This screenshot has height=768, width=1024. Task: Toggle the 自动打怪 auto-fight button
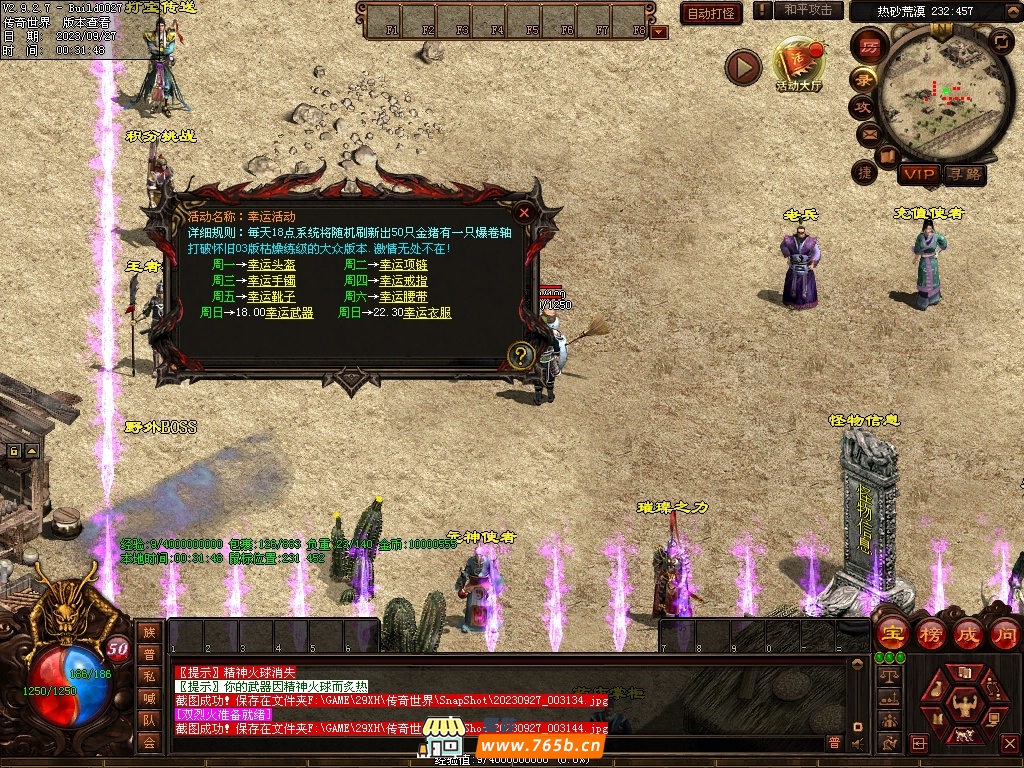(x=711, y=13)
